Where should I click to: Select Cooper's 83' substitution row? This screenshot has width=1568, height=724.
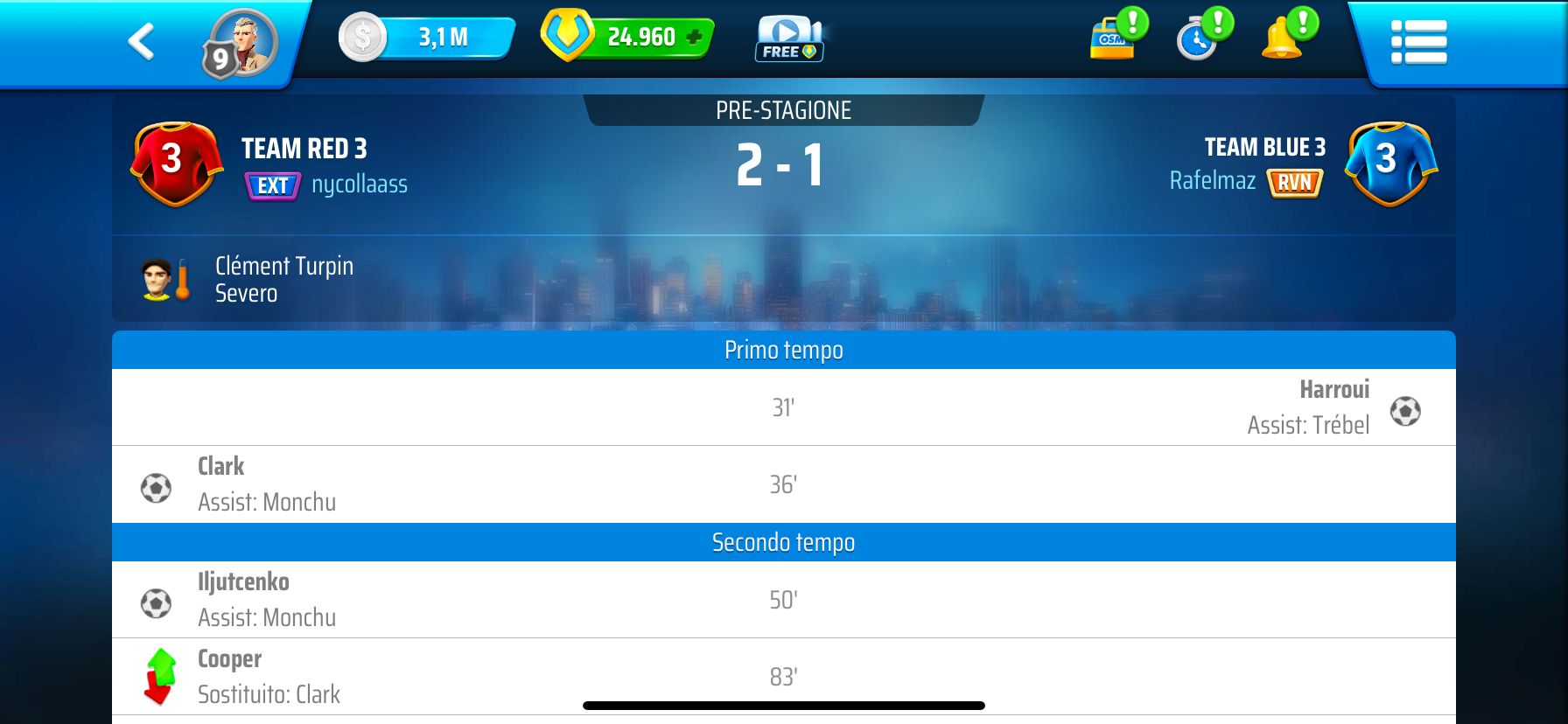pyautogui.click(x=783, y=677)
